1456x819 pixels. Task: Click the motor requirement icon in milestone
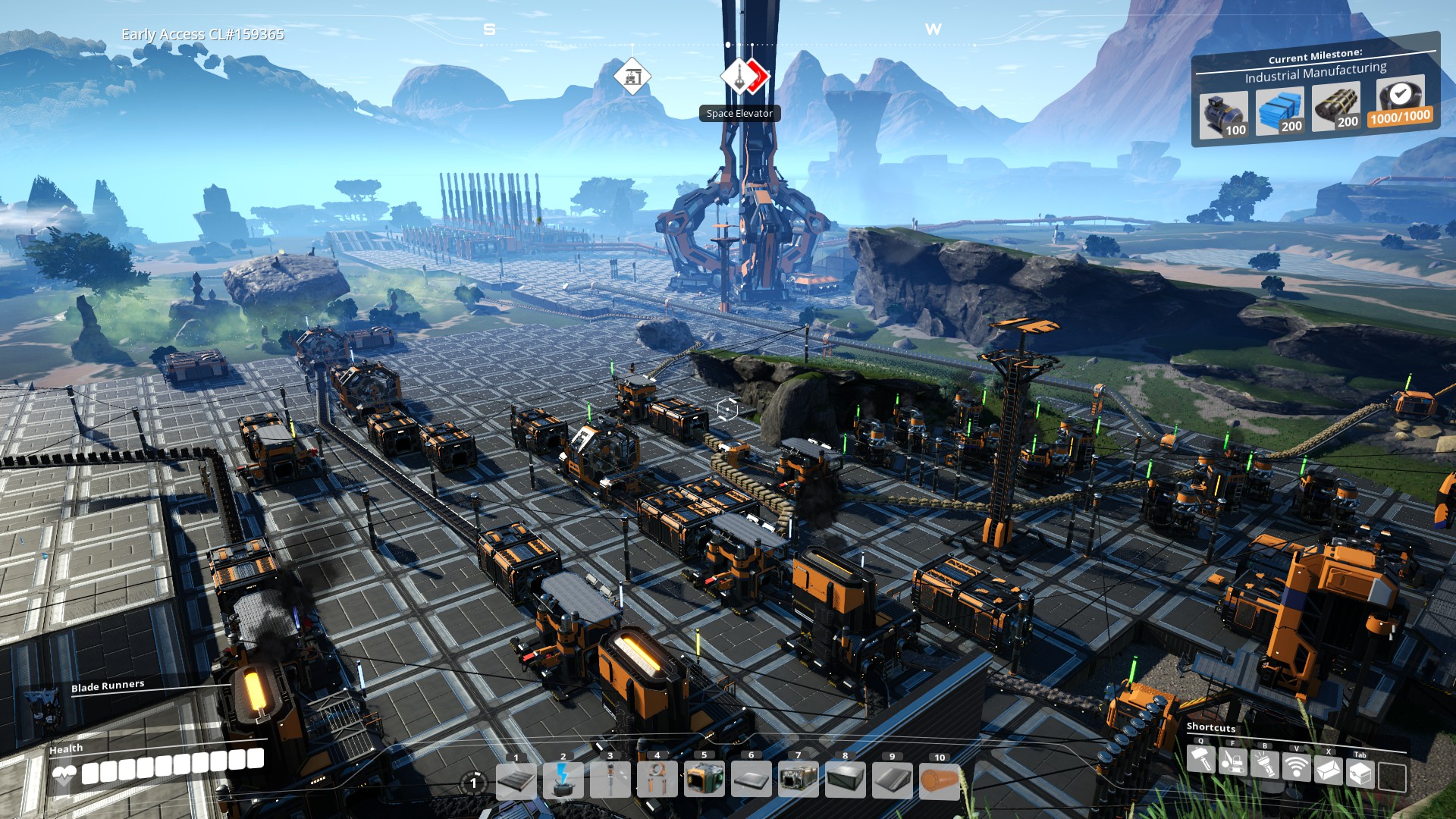[1222, 114]
